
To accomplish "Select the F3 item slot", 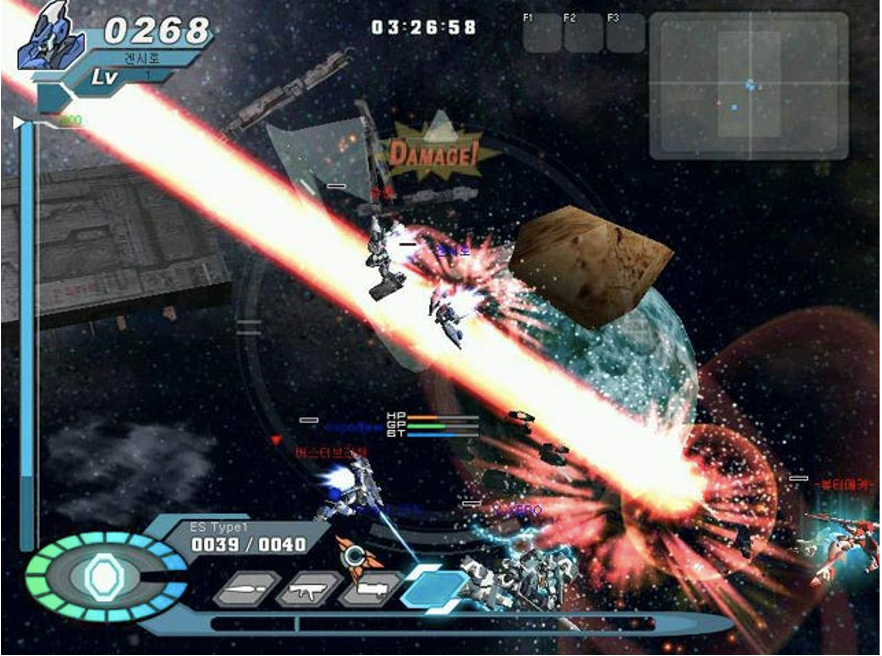I will pyautogui.click(x=625, y=33).
